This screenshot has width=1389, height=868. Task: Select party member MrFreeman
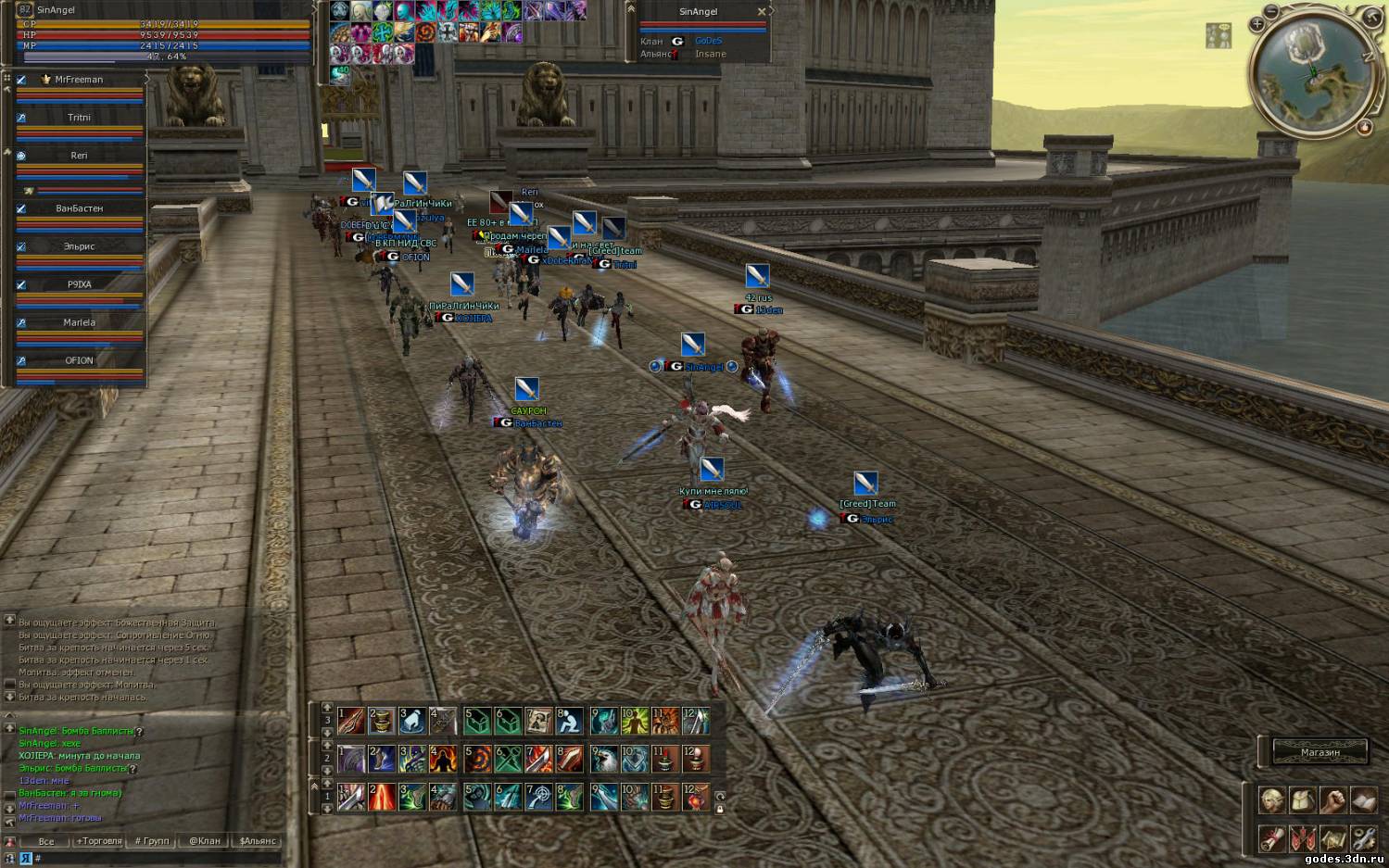[x=79, y=80]
